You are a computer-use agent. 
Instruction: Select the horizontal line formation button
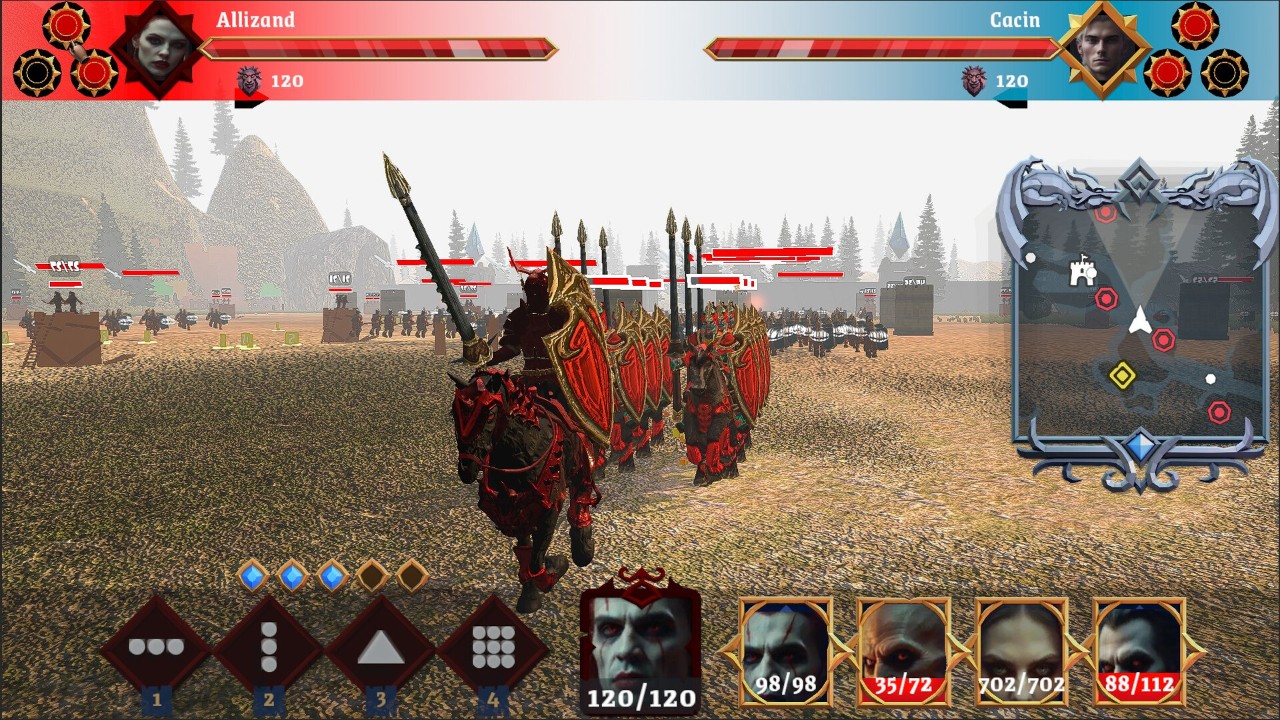(x=156, y=647)
